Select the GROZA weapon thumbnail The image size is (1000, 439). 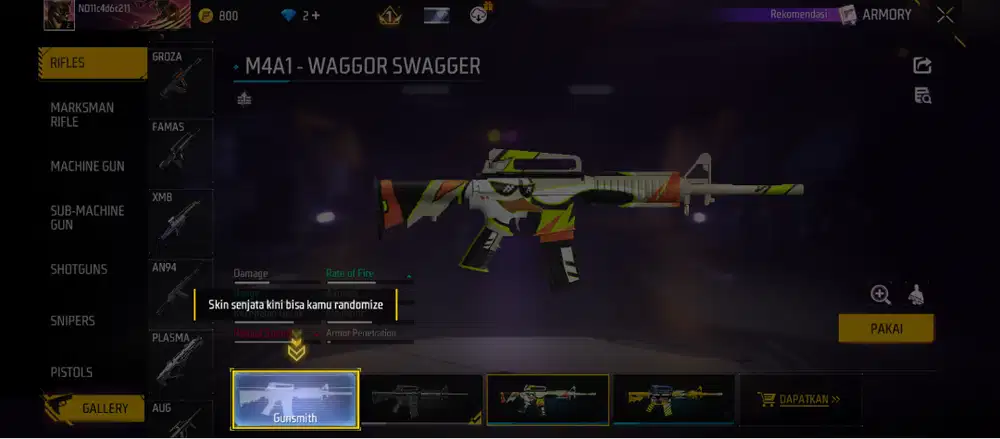click(x=180, y=79)
